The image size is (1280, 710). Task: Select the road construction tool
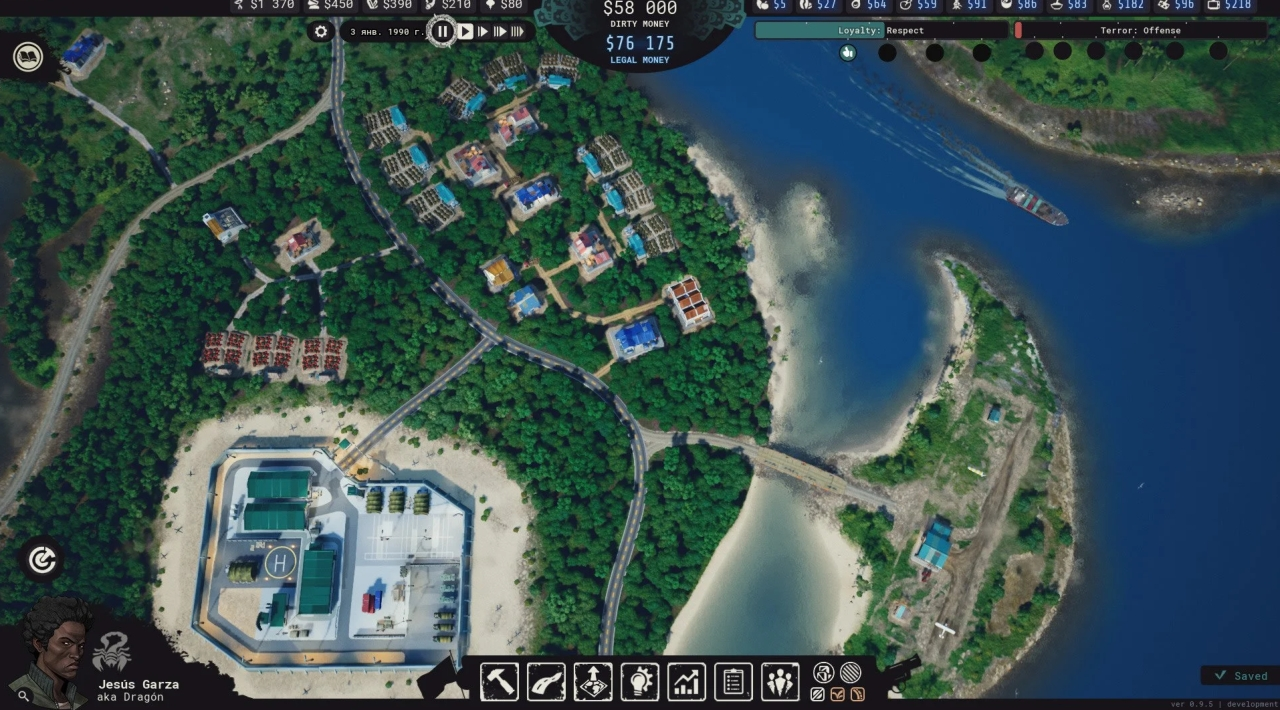[546, 682]
